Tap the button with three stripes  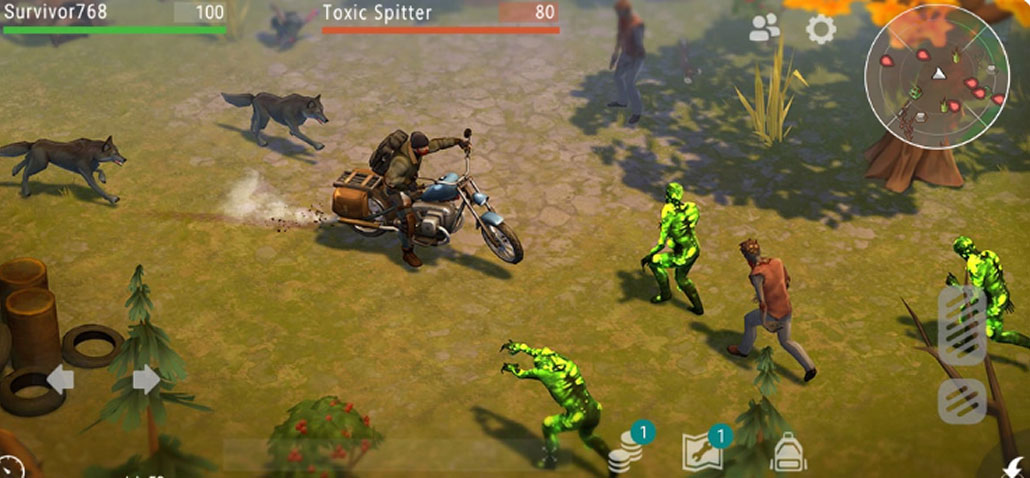coord(962,401)
